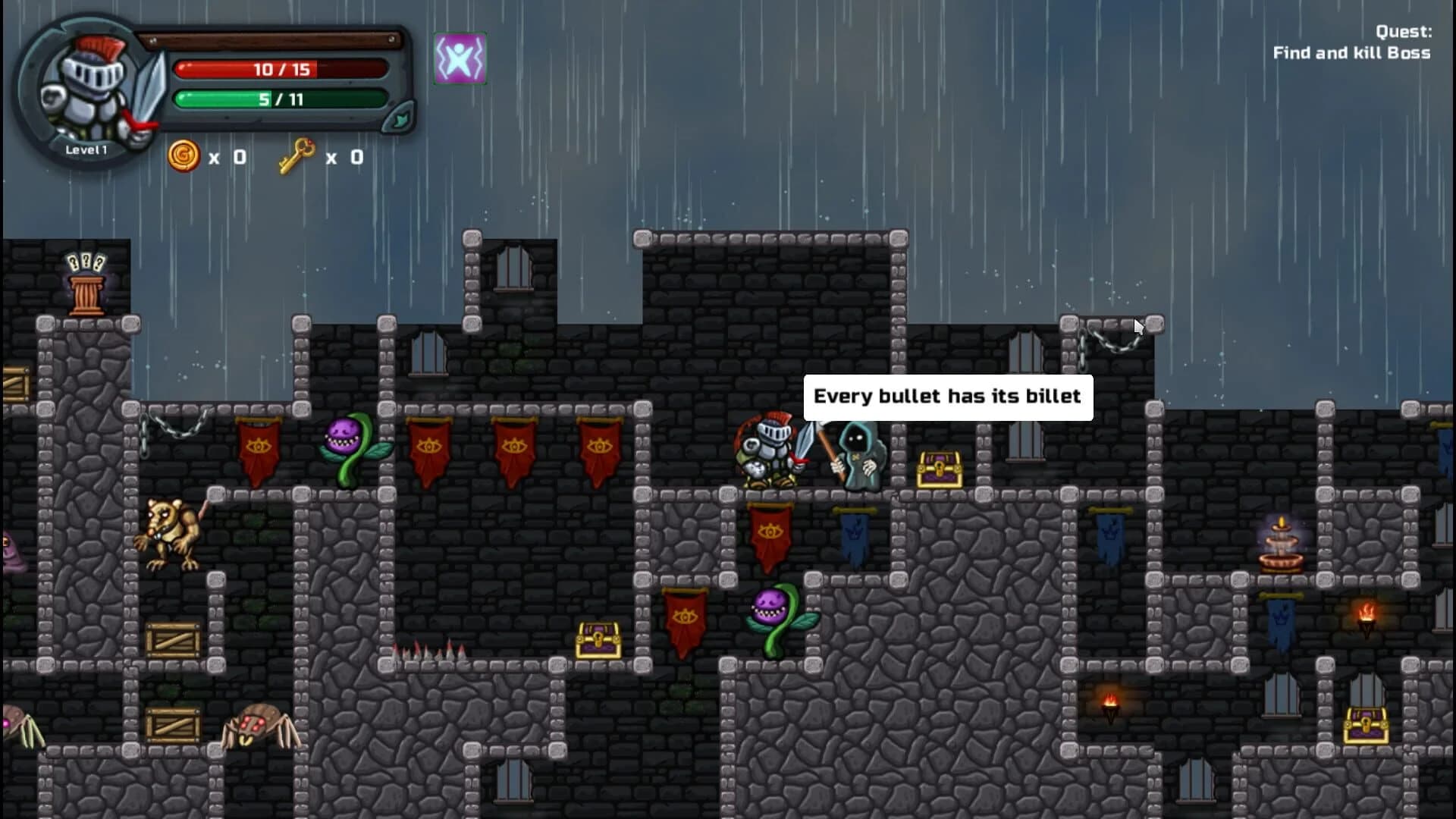Open the treasure chest beside the hooded reaper
This screenshot has height=819, width=1456.
[938, 466]
